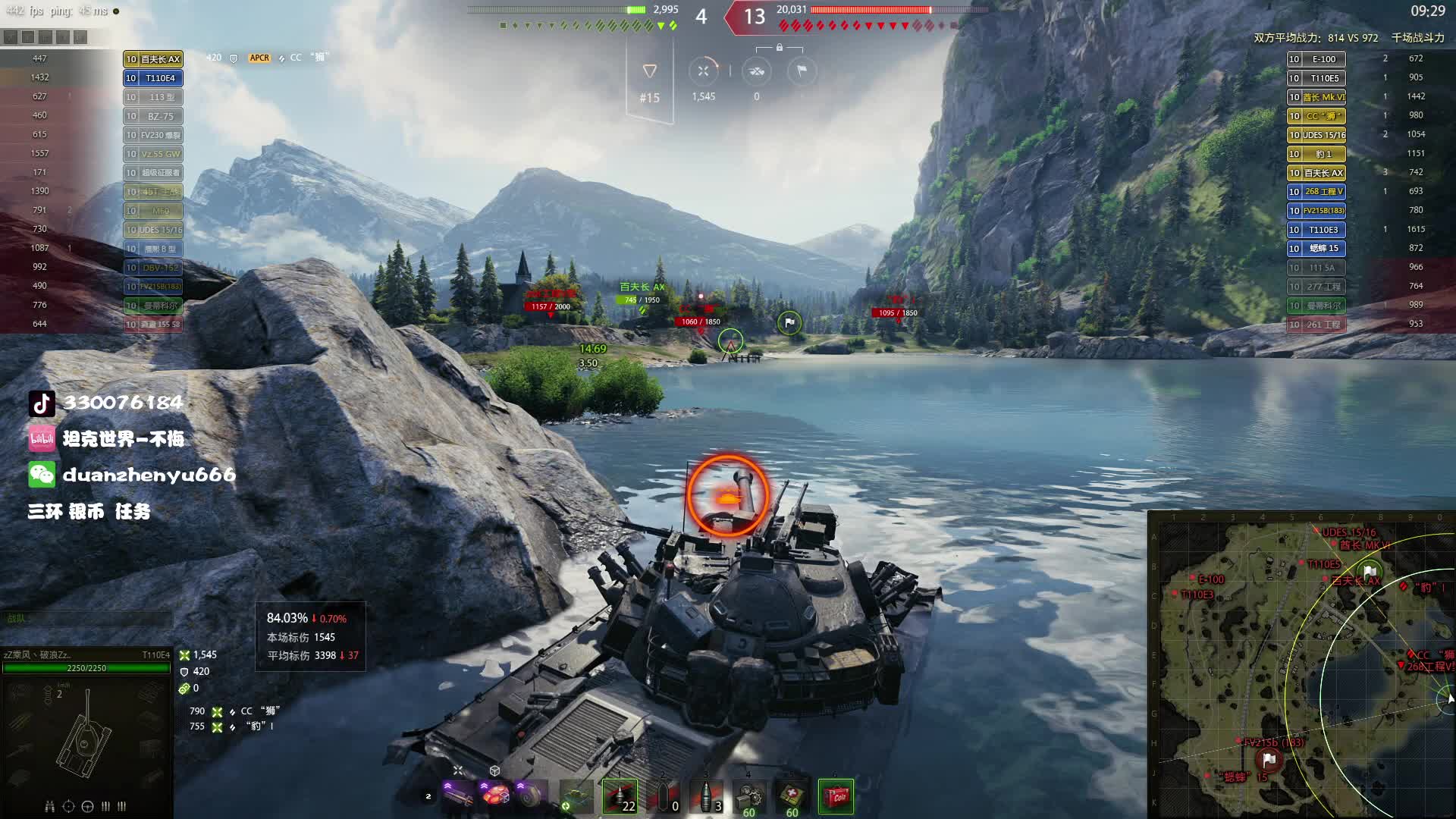Select the UDES 15/16 enemy list entry
The image size is (1456, 819).
point(1316,135)
